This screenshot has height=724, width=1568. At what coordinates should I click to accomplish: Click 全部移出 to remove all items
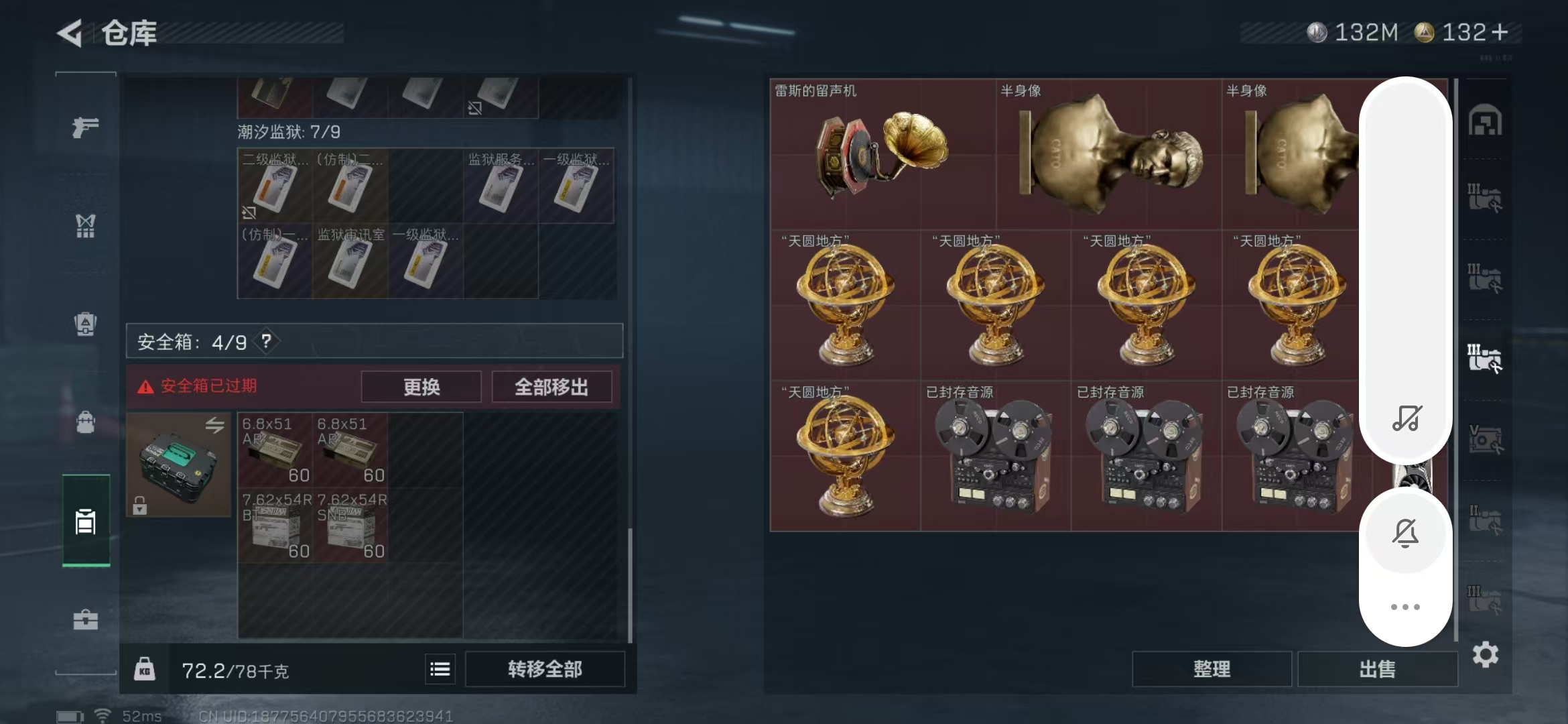[551, 386]
